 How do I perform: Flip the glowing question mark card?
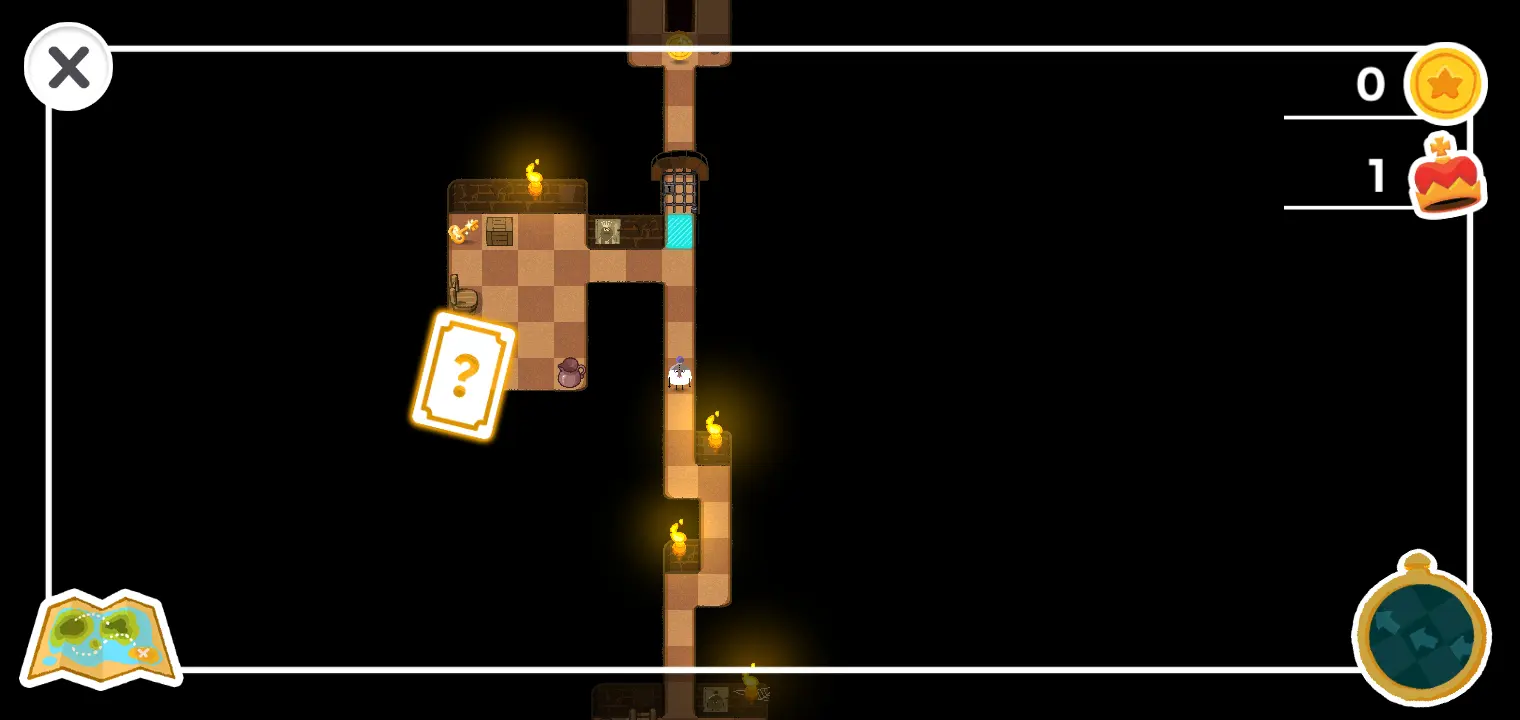462,377
